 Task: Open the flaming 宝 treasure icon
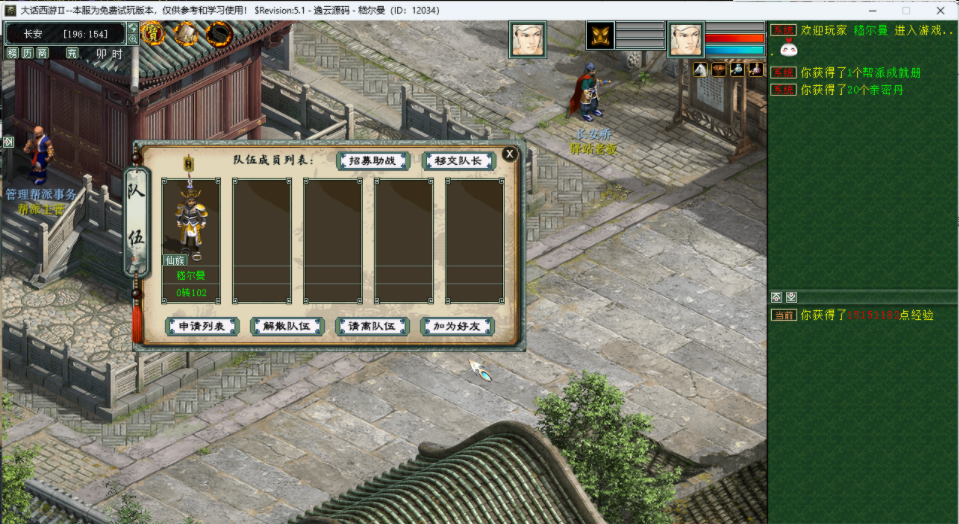click(x=153, y=33)
